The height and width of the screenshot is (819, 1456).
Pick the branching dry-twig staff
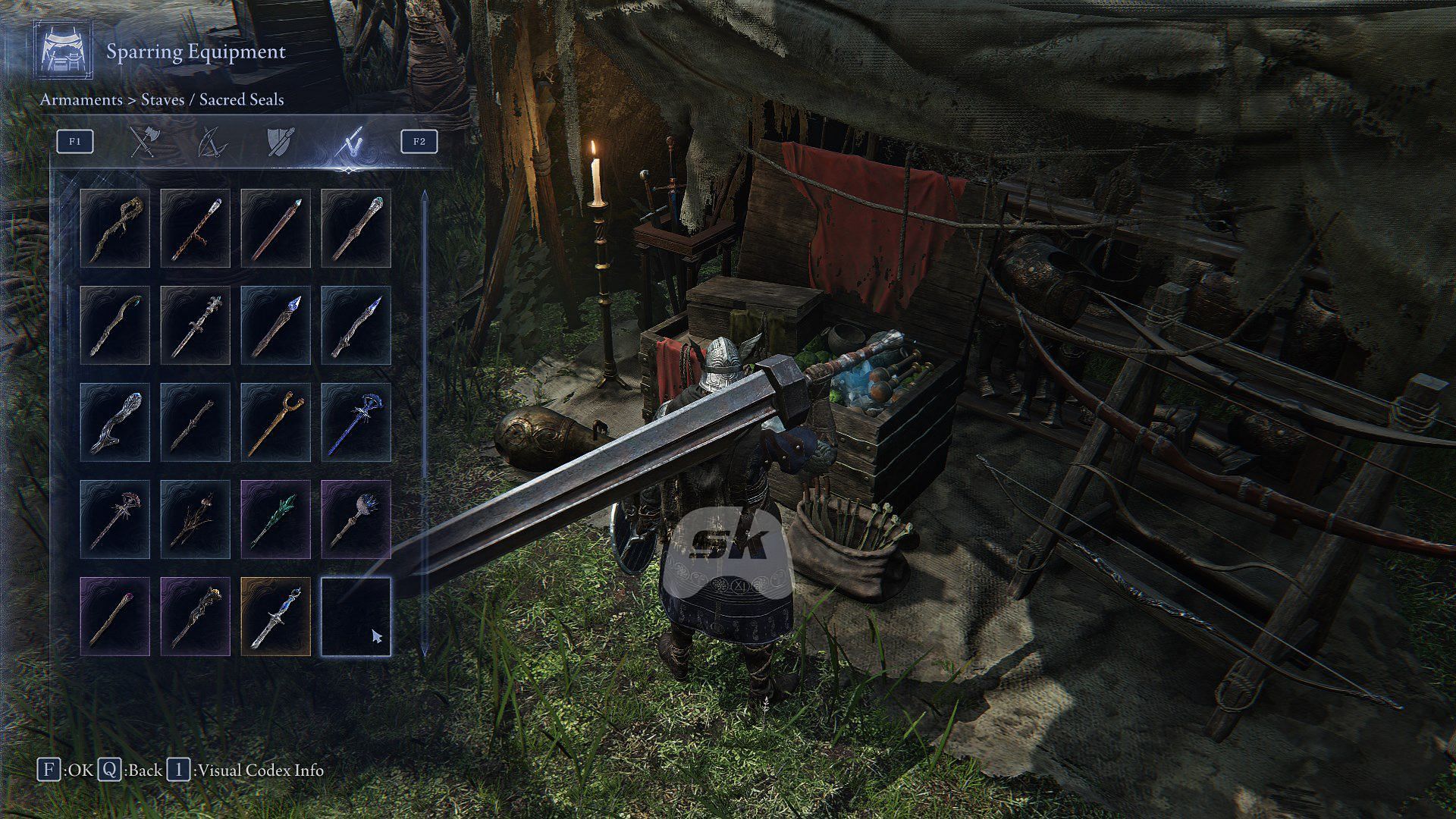pyautogui.click(x=196, y=519)
